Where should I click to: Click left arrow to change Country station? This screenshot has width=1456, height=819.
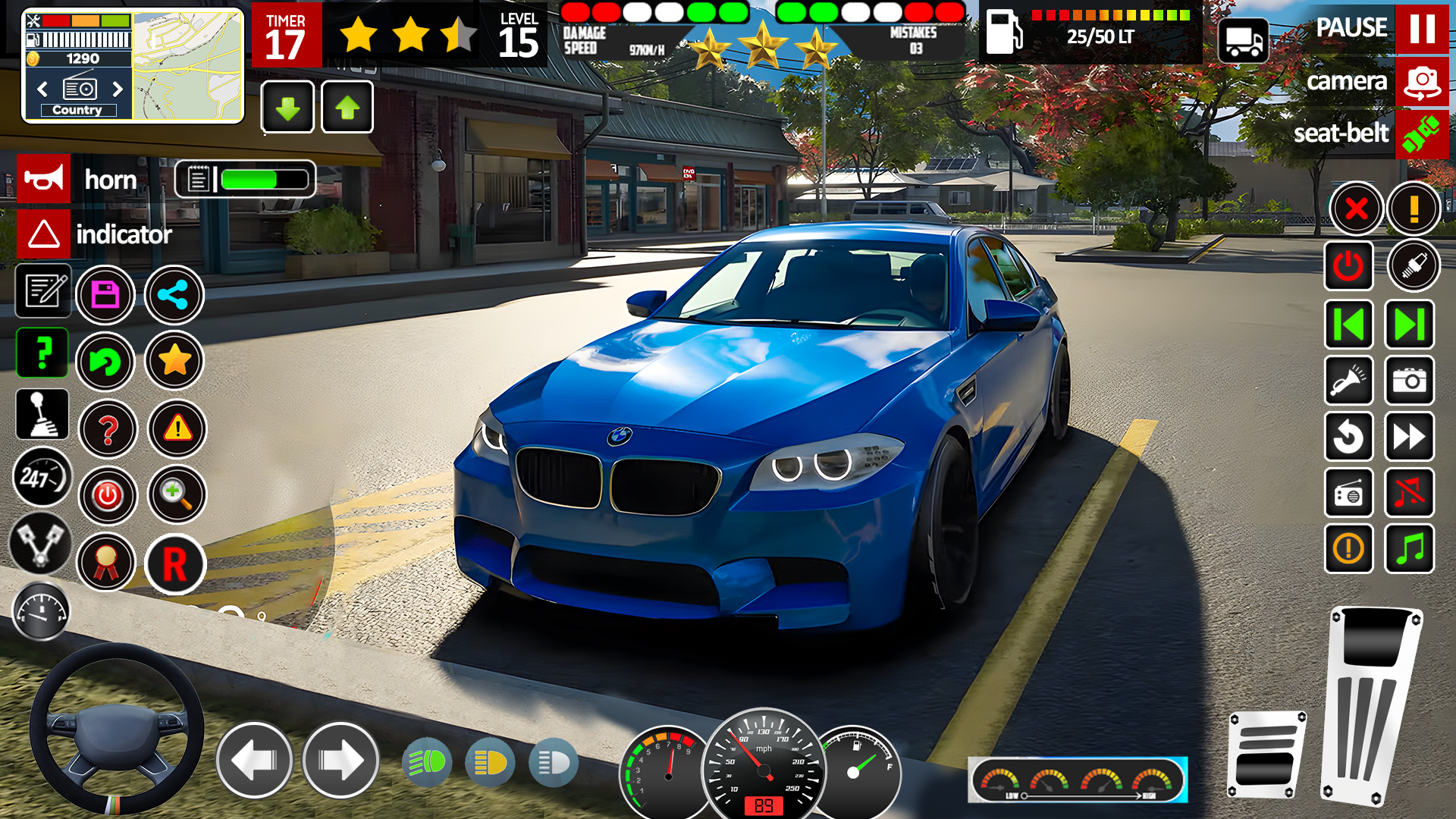coord(42,89)
